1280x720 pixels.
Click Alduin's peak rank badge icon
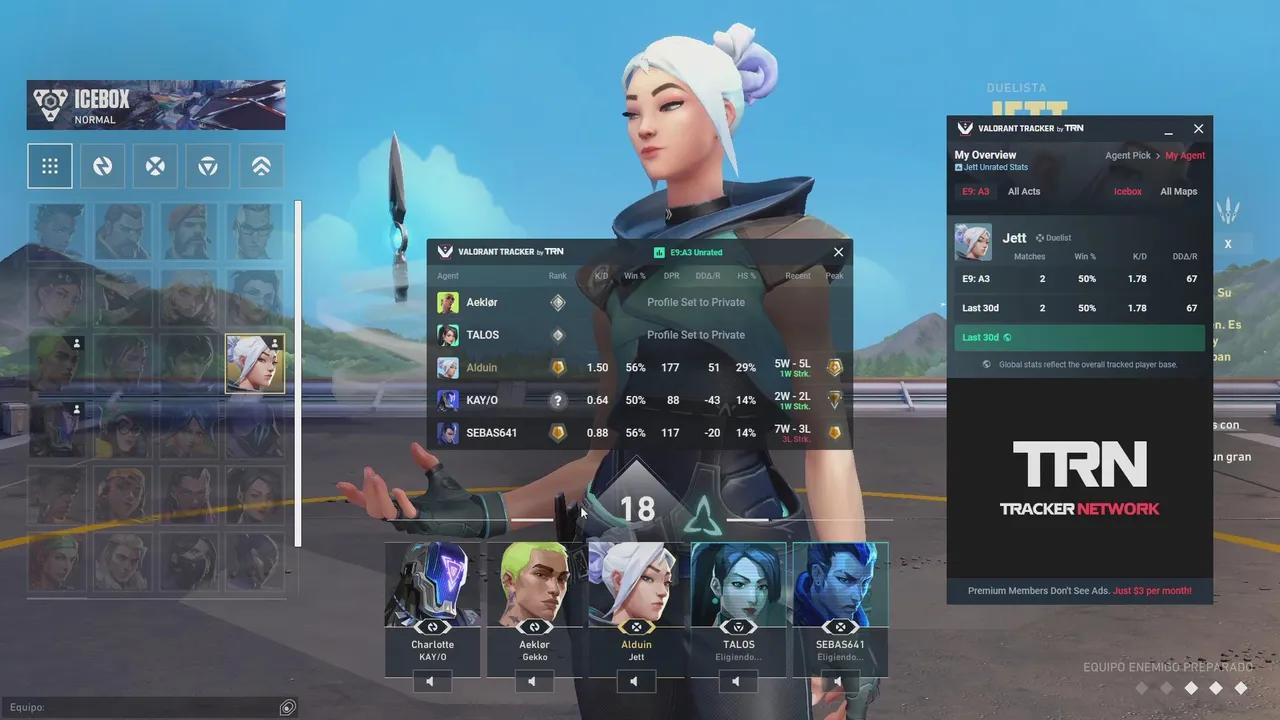pyautogui.click(x=835, y=368)
